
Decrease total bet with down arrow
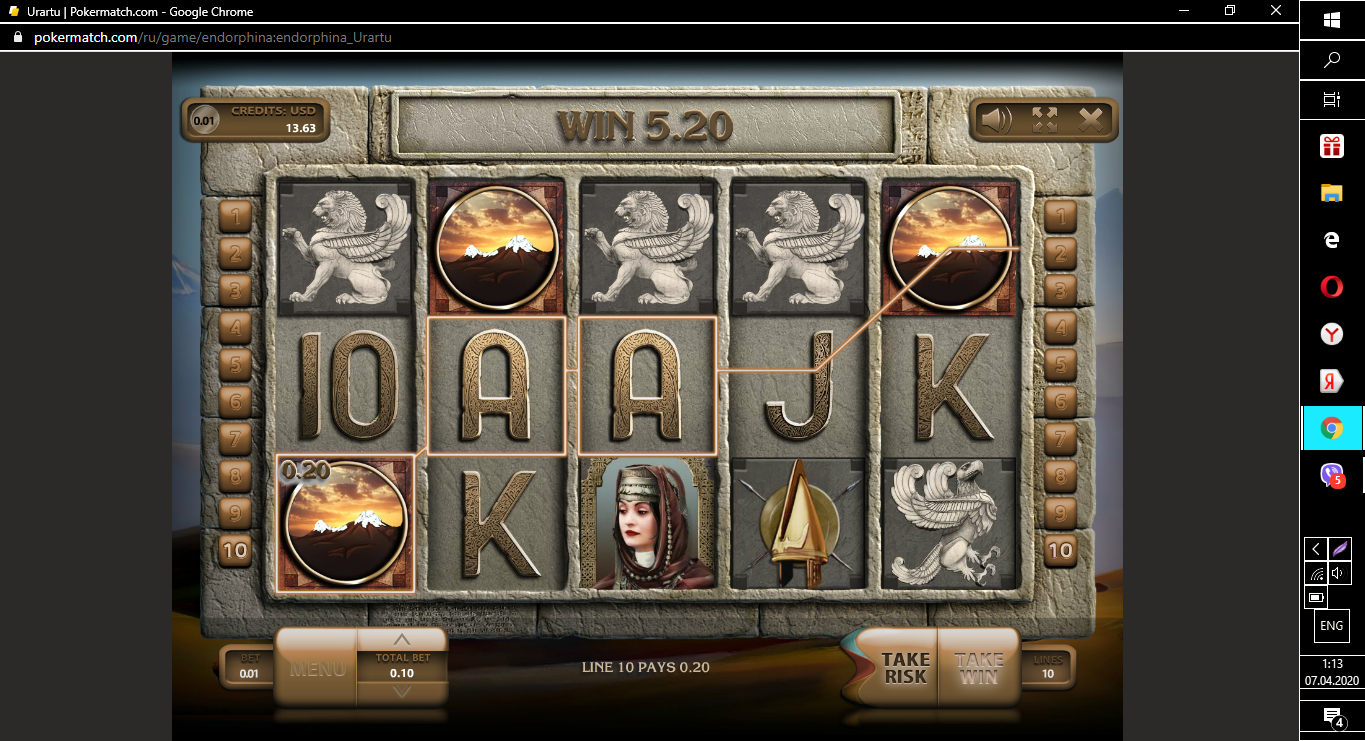coord(402,692)
